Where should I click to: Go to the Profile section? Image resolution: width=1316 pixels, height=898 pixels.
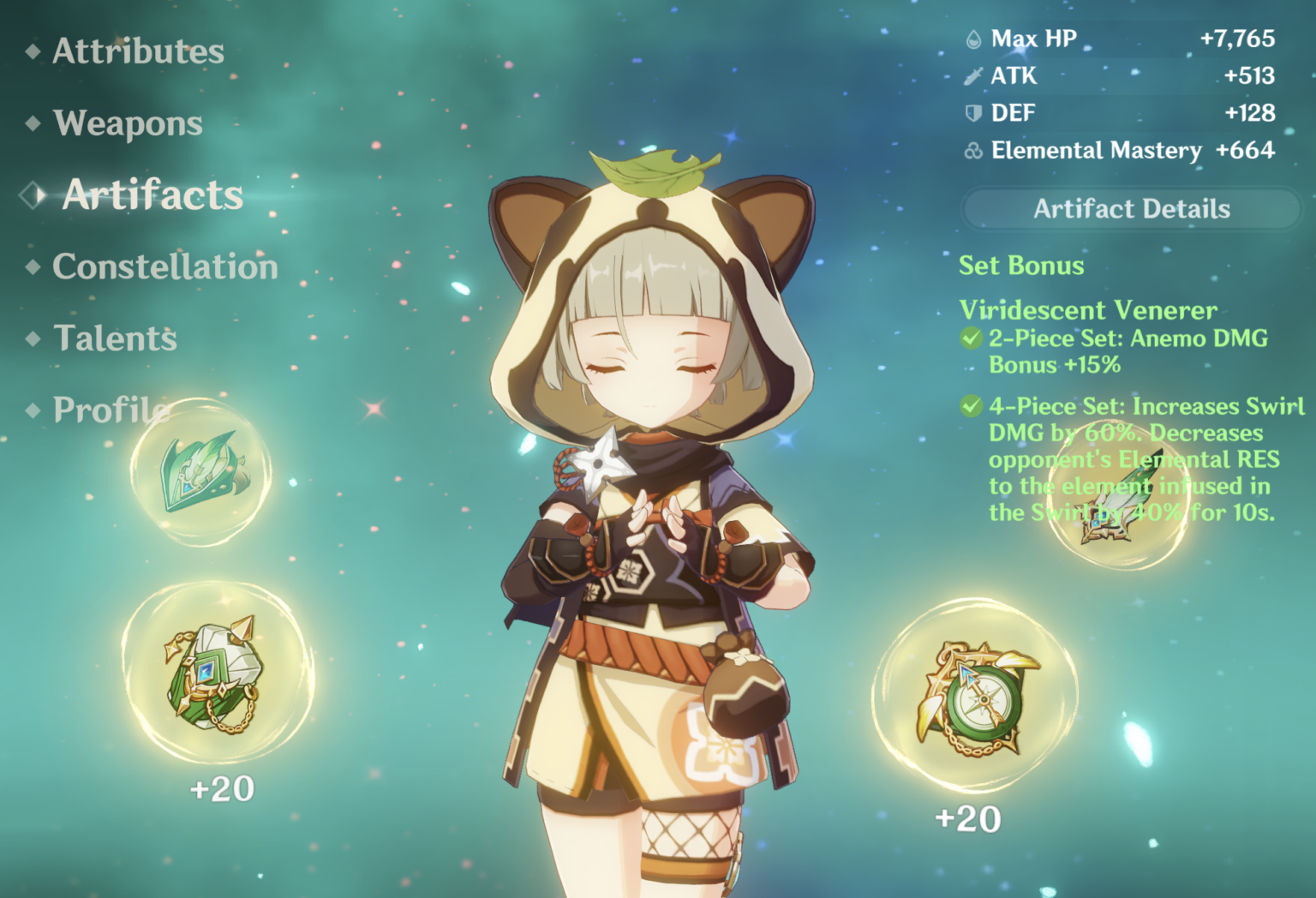(x=110, y=410)
